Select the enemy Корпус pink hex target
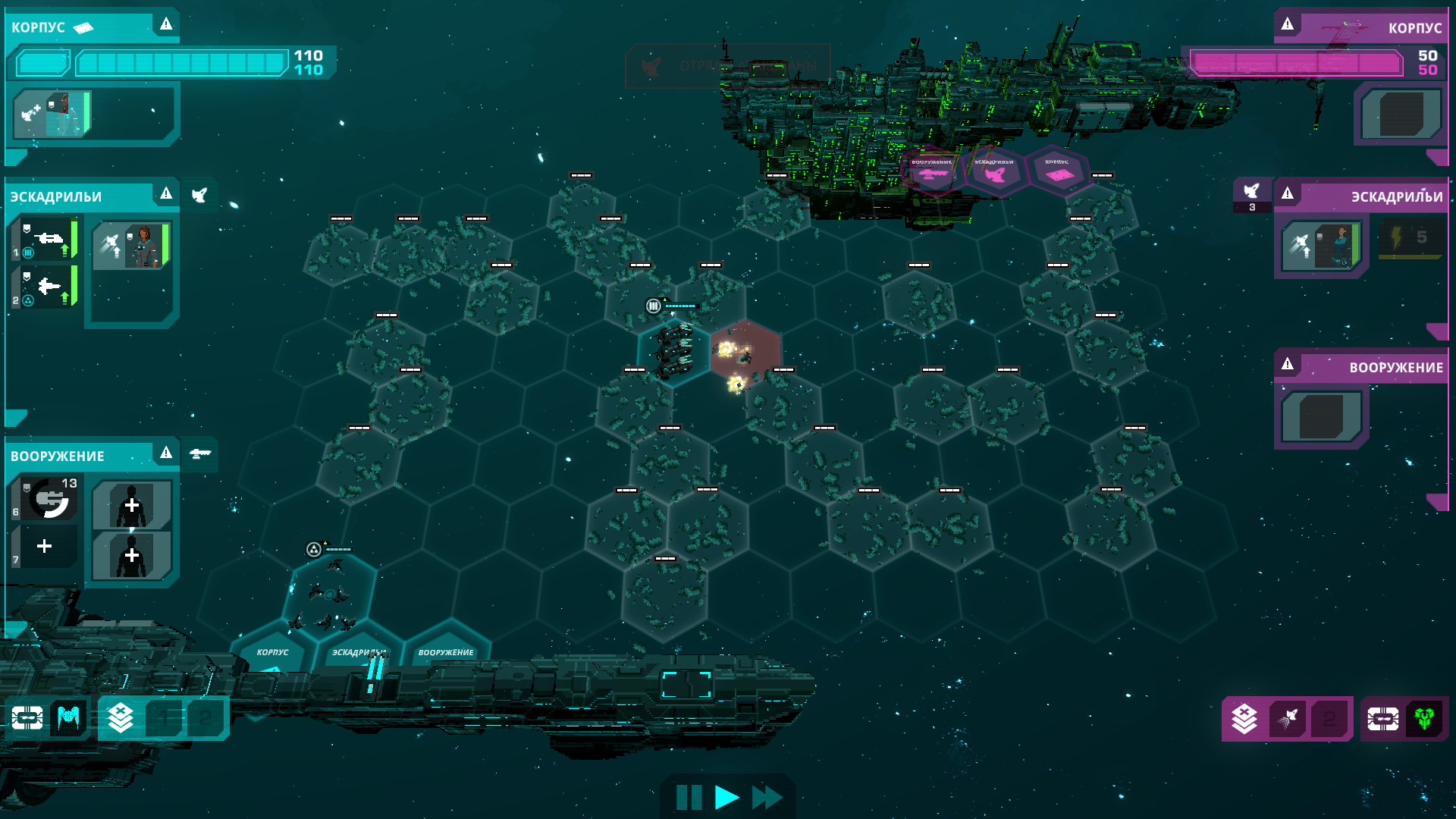Viewport: 1456px width, 819px height. tap(1058, 172)
